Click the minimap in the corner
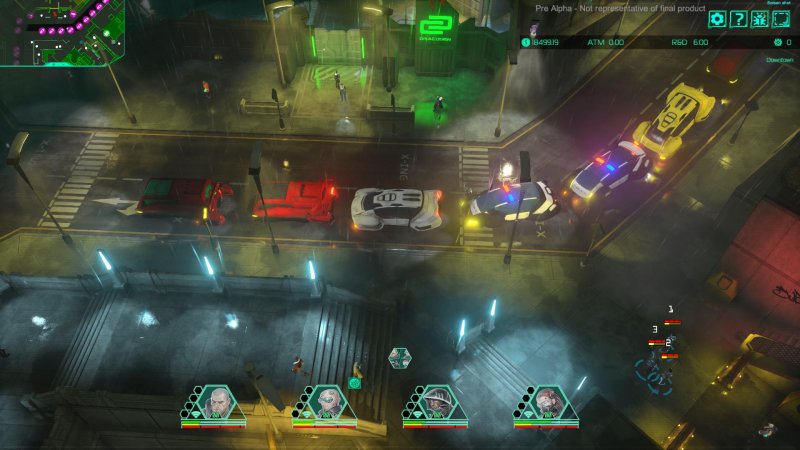Viewport: 800px width, 450px height. 62,32
